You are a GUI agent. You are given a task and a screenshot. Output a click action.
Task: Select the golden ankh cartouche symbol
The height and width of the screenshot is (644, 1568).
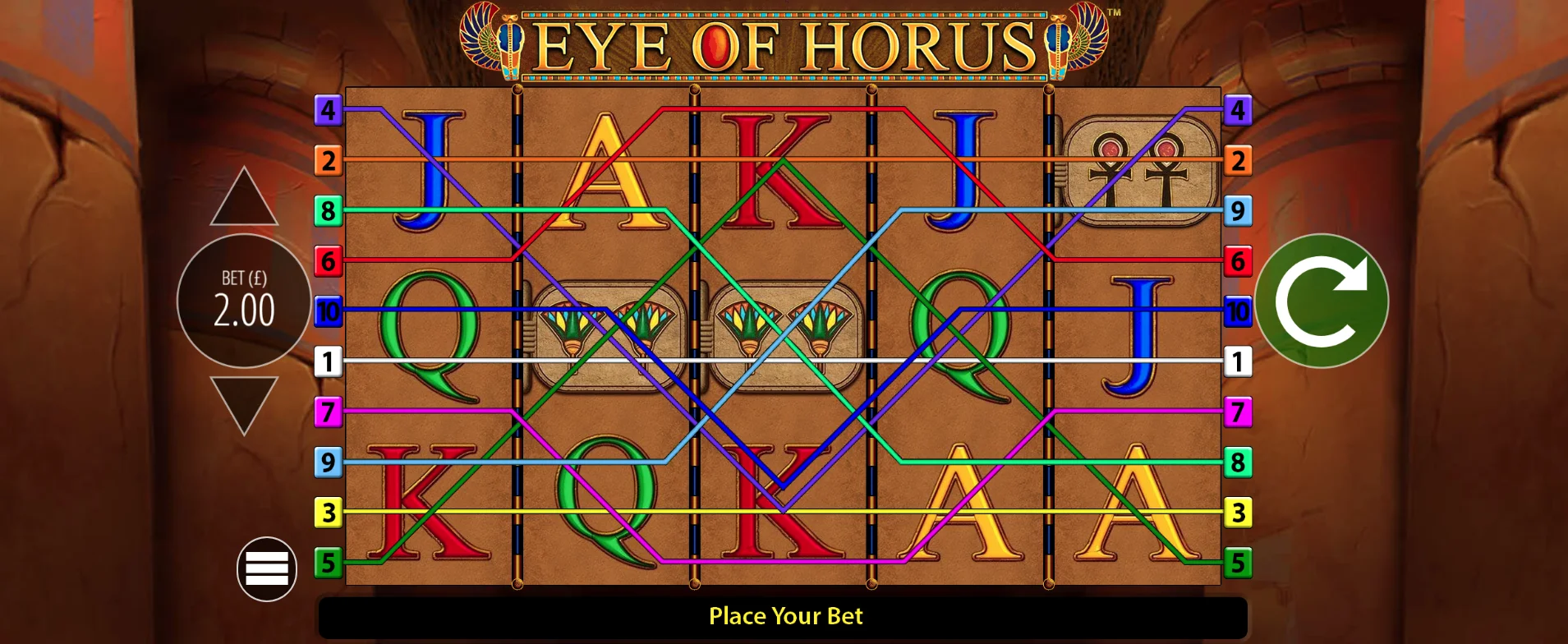(x=1142, y=161)
